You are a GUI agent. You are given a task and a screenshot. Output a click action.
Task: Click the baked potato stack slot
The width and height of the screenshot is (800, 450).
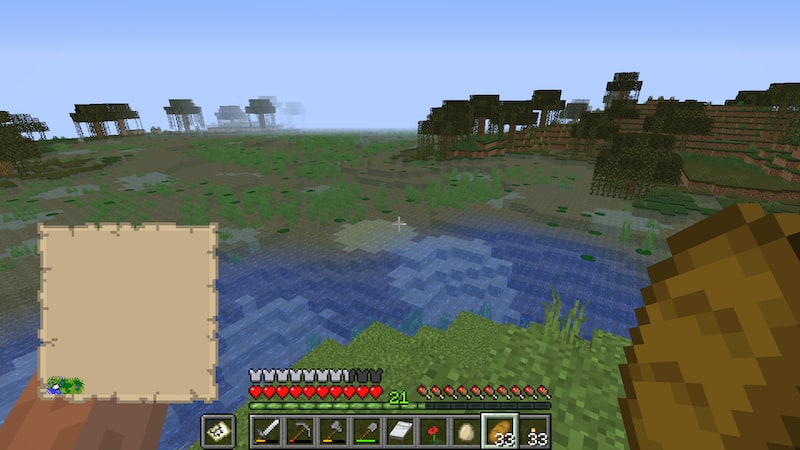pyautogui.click(x=498, y=431)
